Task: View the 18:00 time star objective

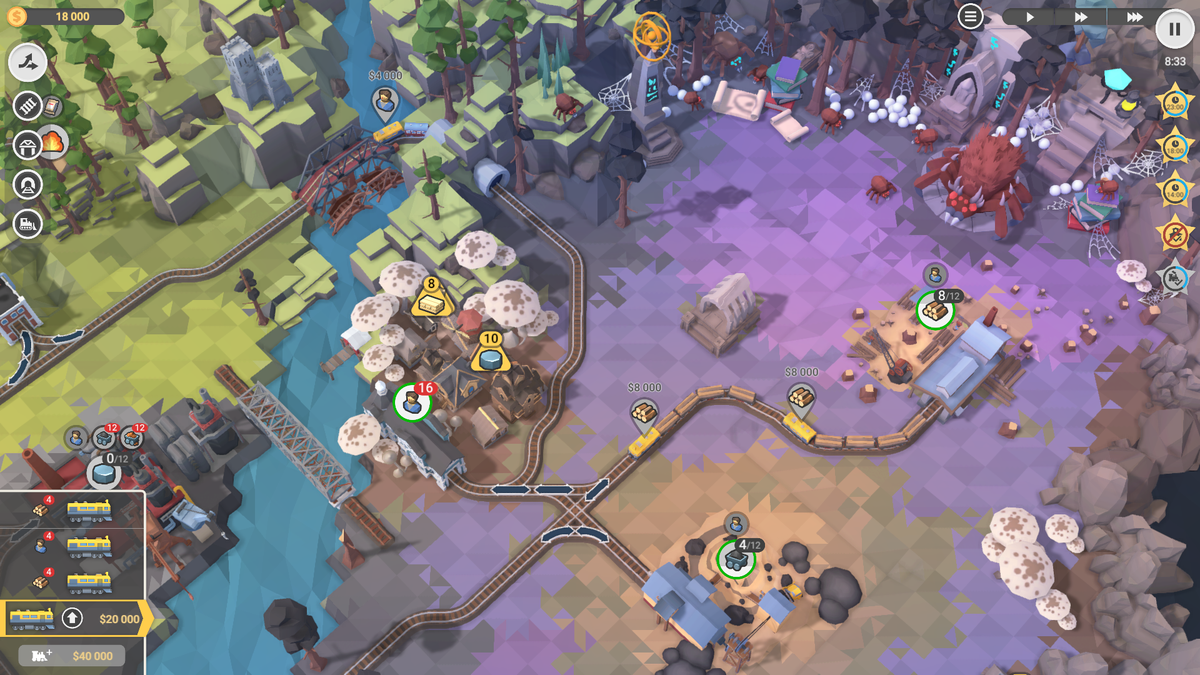Action: pos(1175,145)
